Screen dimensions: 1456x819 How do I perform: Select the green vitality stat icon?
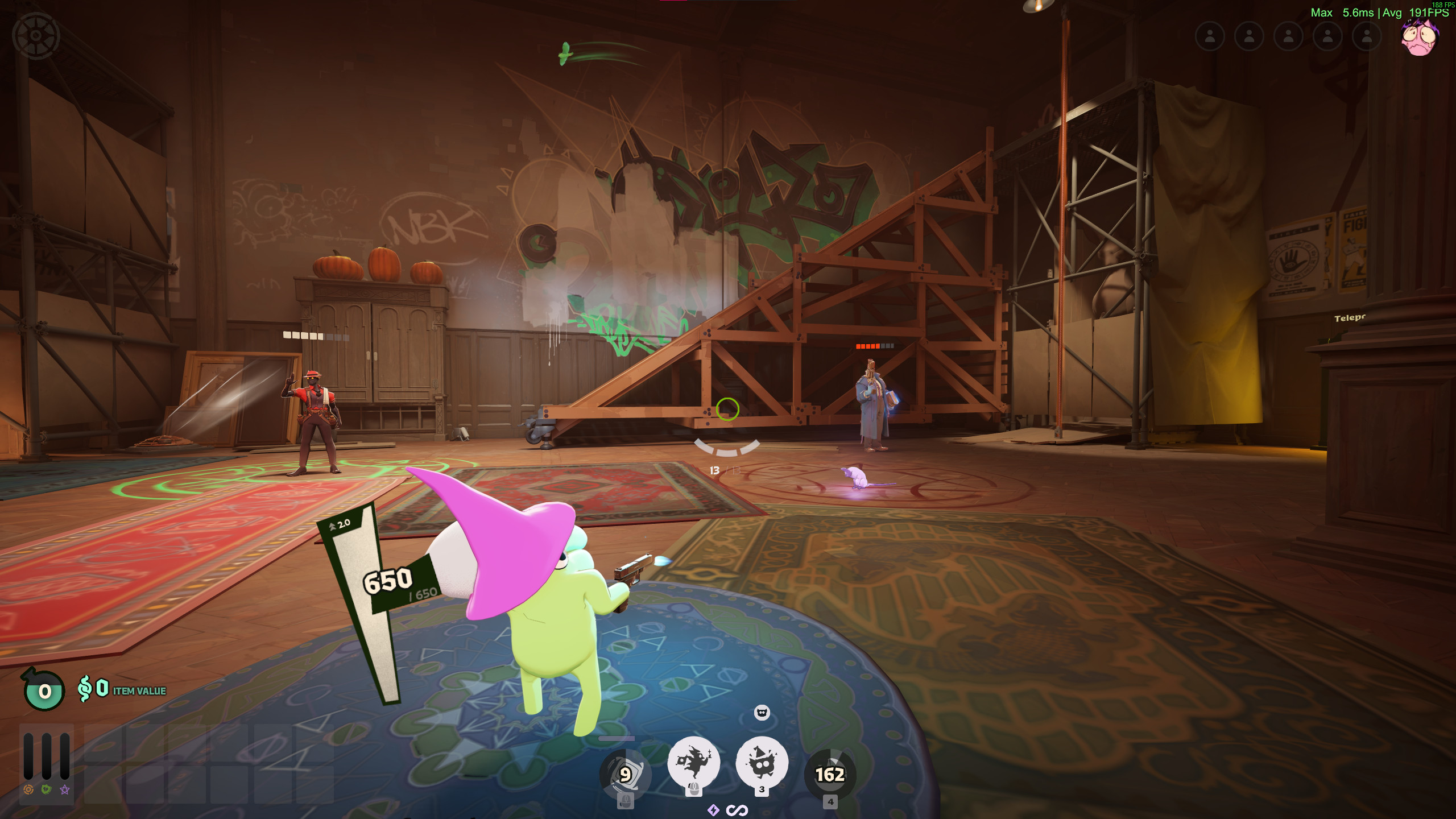47,789
